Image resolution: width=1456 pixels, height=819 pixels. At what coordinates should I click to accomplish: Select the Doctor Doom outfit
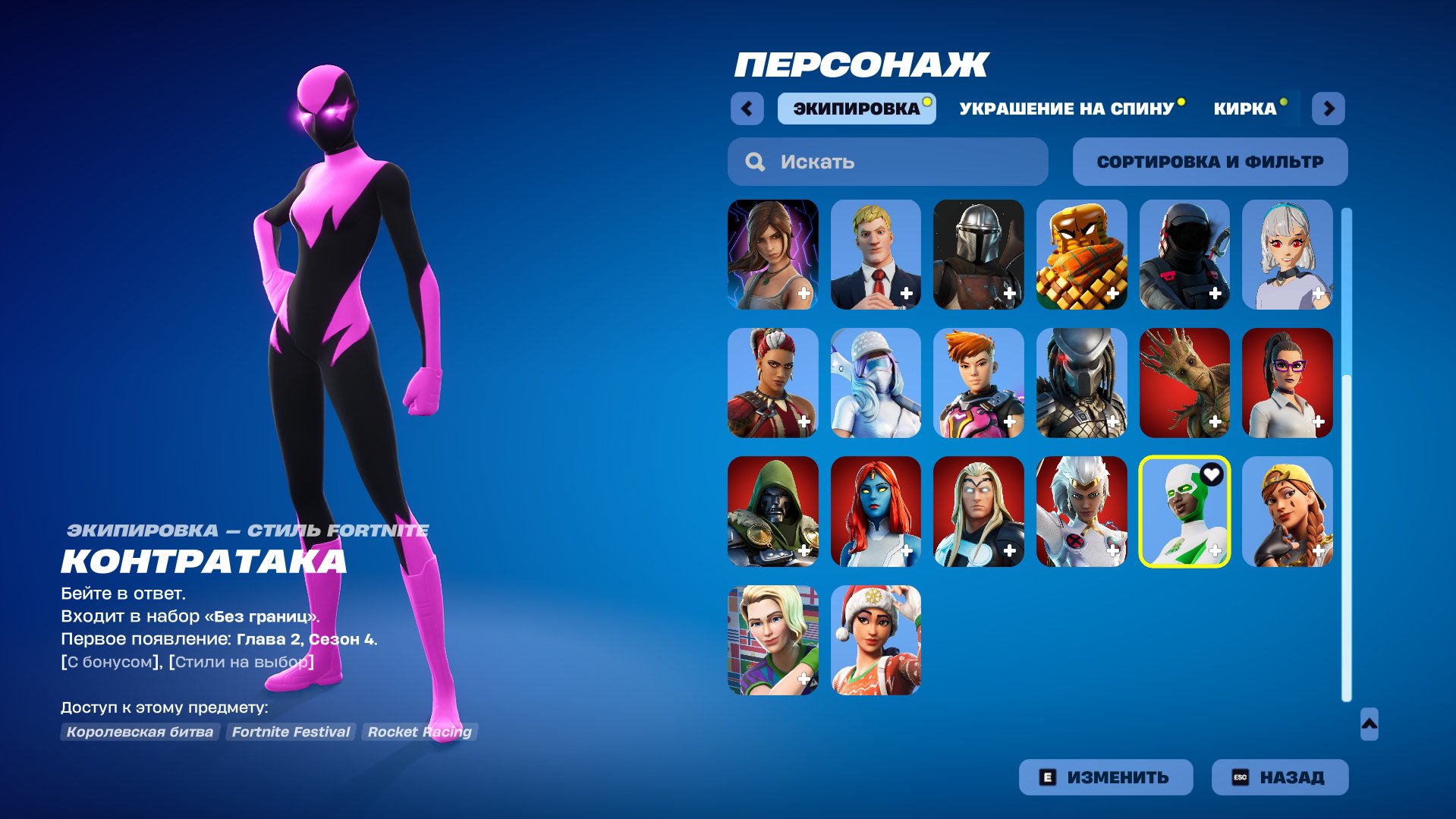pyautogui.click(x=772, y=512)
